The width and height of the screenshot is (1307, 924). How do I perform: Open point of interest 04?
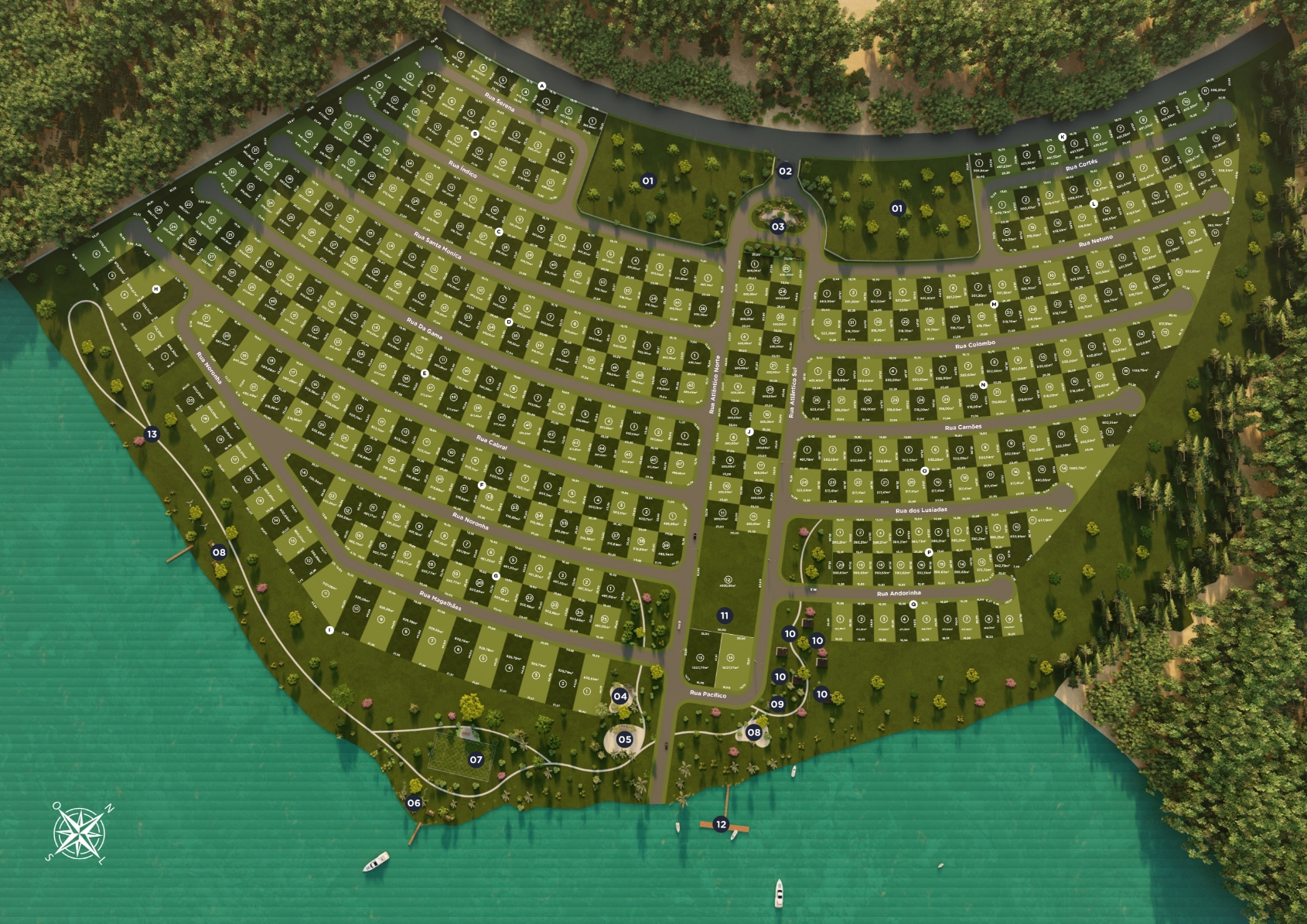620,696
